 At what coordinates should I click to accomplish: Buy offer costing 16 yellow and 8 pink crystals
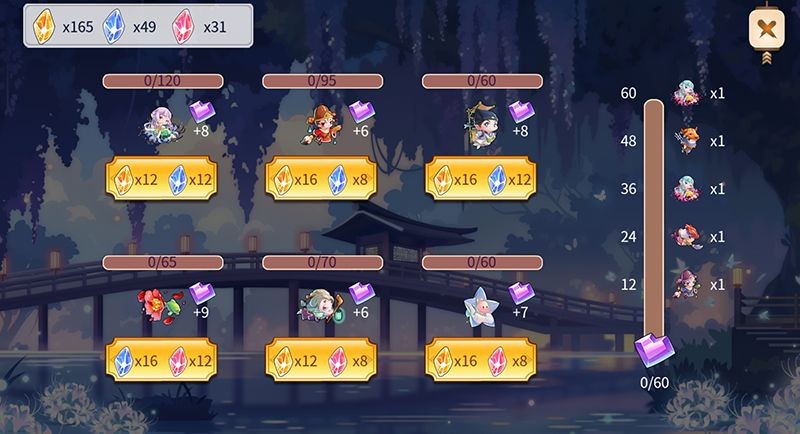481,359
